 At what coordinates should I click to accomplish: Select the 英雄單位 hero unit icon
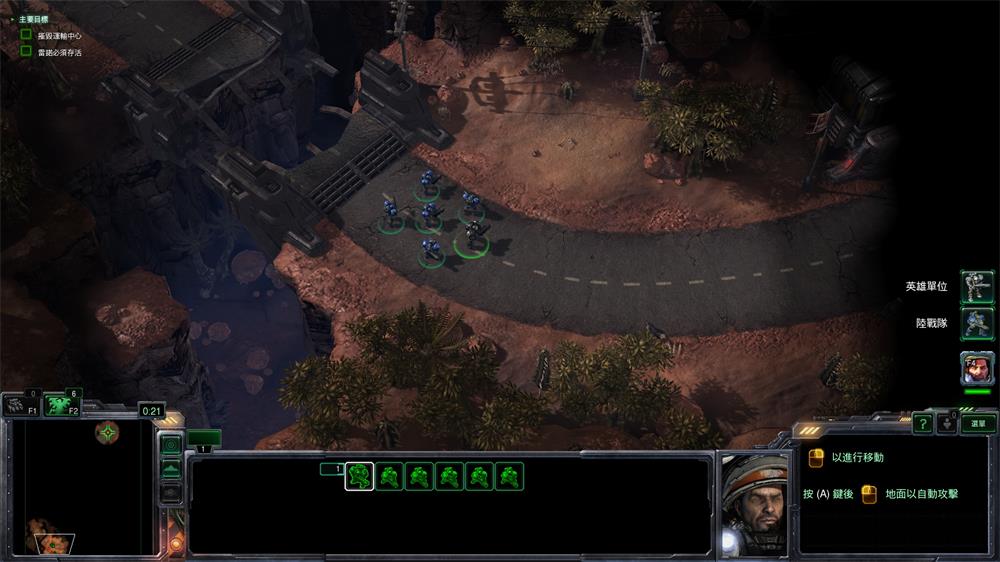click(x=977, y=287)
